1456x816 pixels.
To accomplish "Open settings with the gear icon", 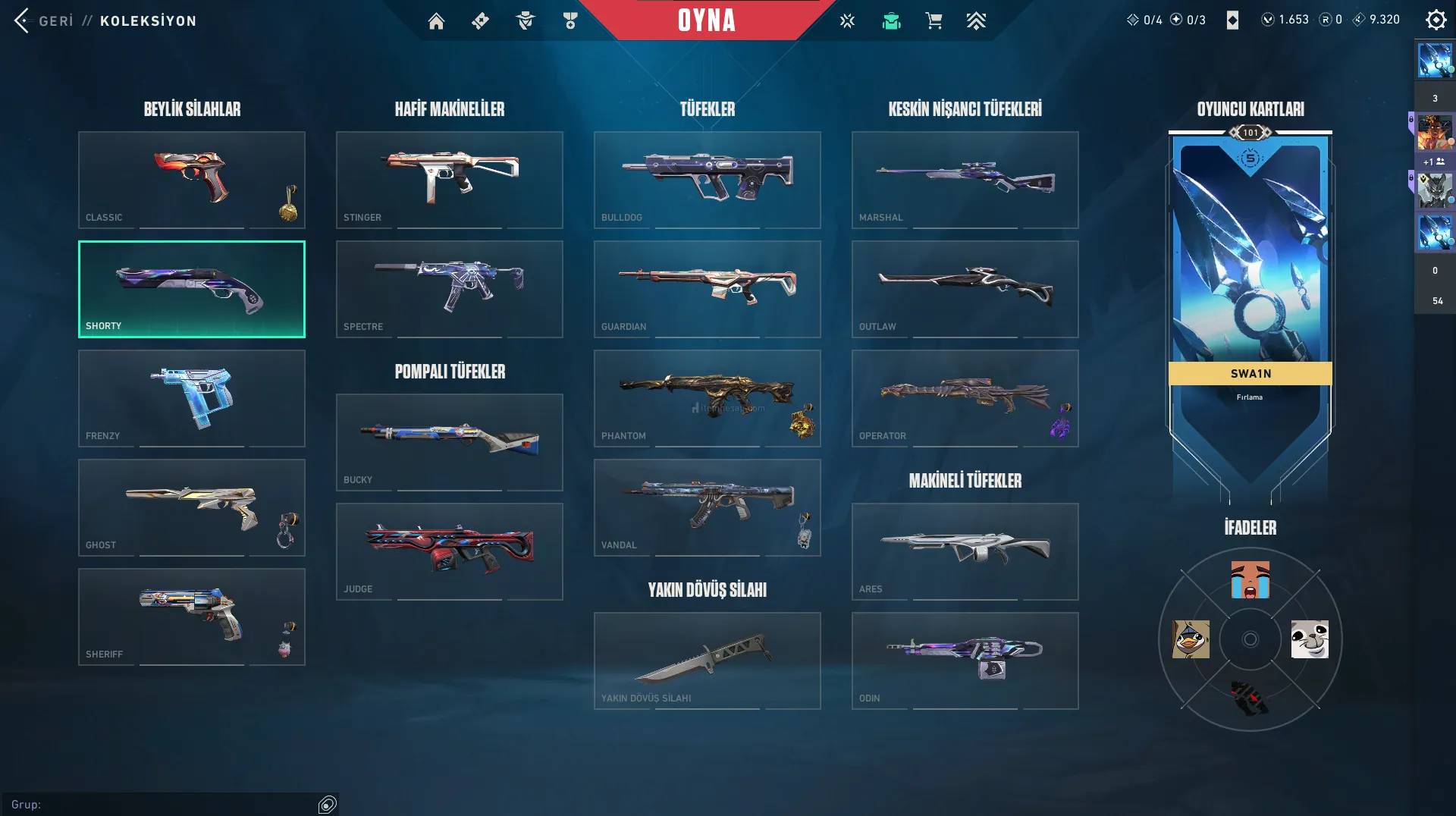I will click(1436, 20).
